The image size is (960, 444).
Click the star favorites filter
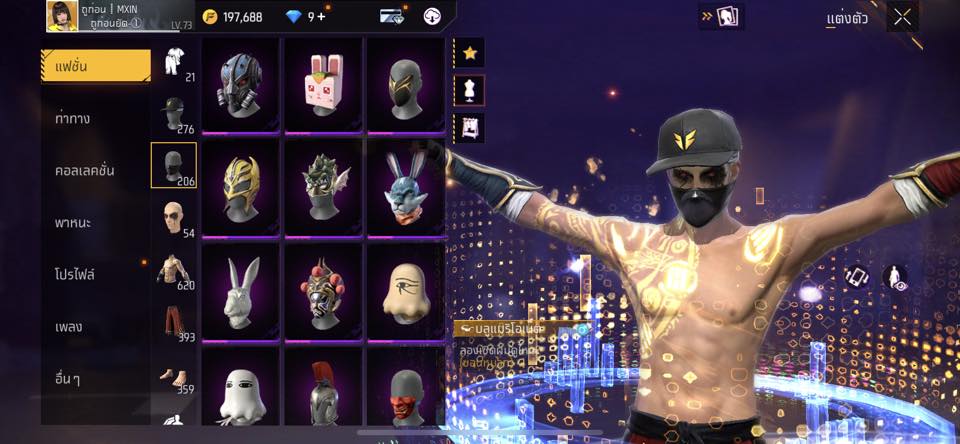[x=468, y=52]
